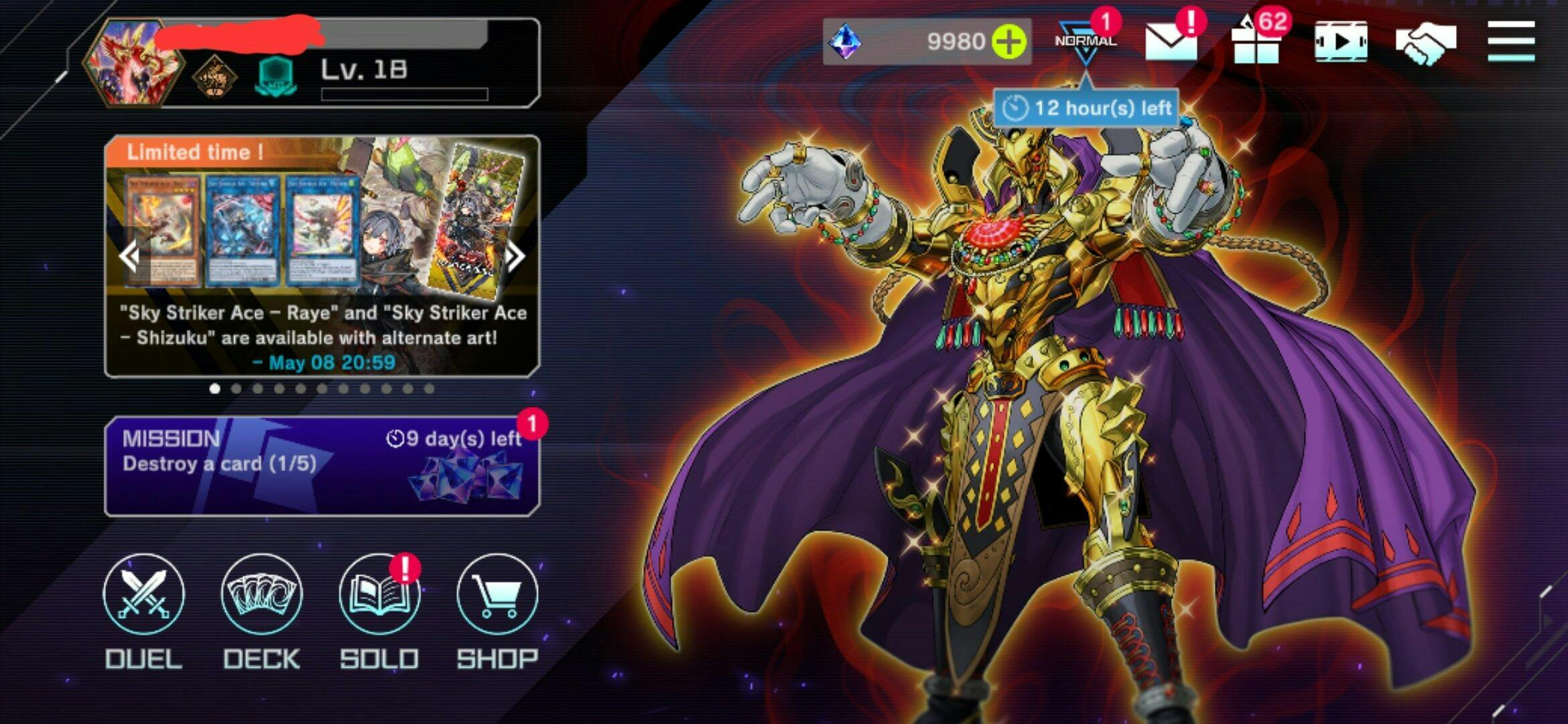Add gems with the green plus button
The image size is (1568, 724).
tap(1009, 42)
